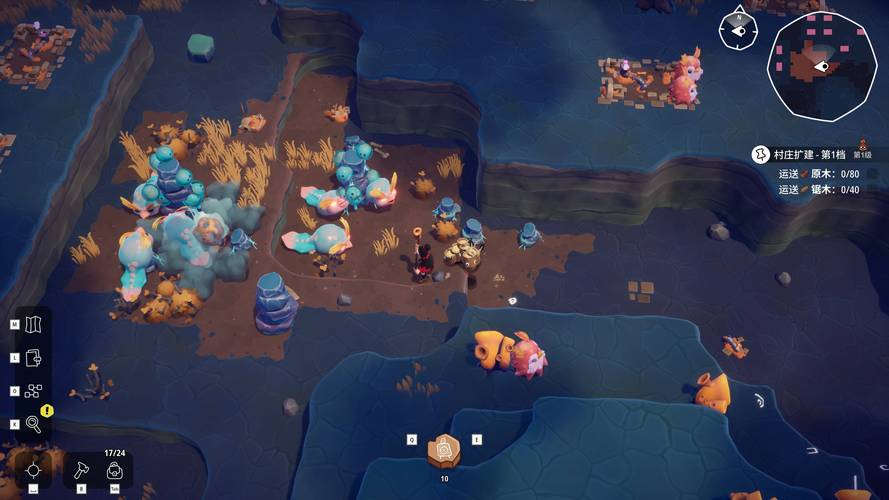Select the orange hexagonal item slot
Viewport: 889px width, 500px height.
tap(444, 451)
